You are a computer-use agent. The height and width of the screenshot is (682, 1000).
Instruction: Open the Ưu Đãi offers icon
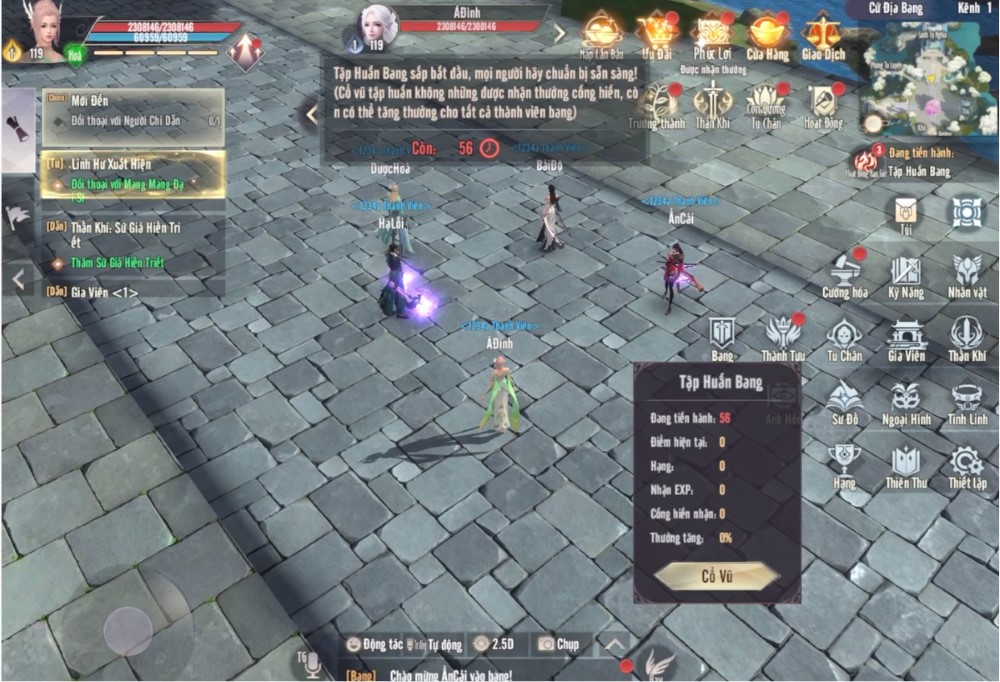[657, 34]
